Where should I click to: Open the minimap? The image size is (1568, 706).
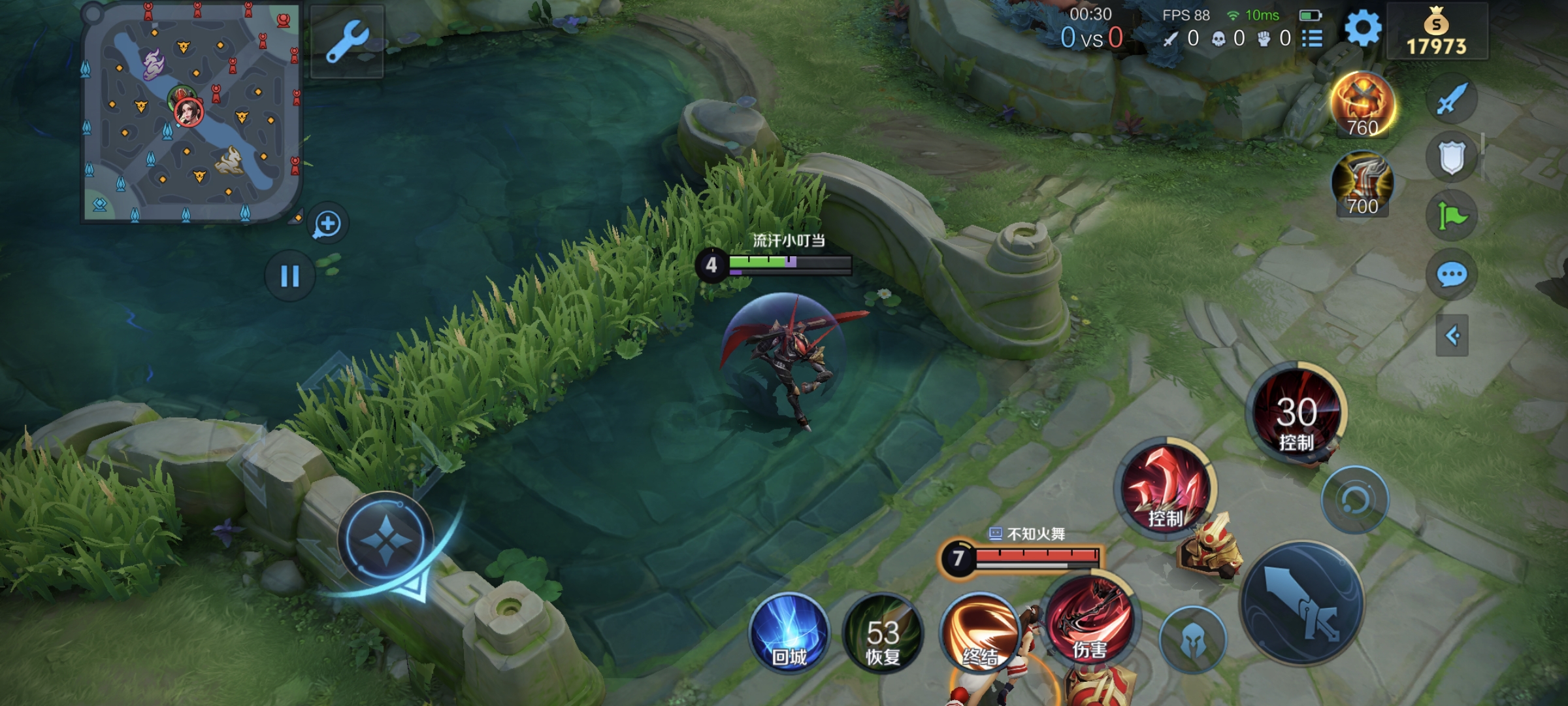coord(191,111)
